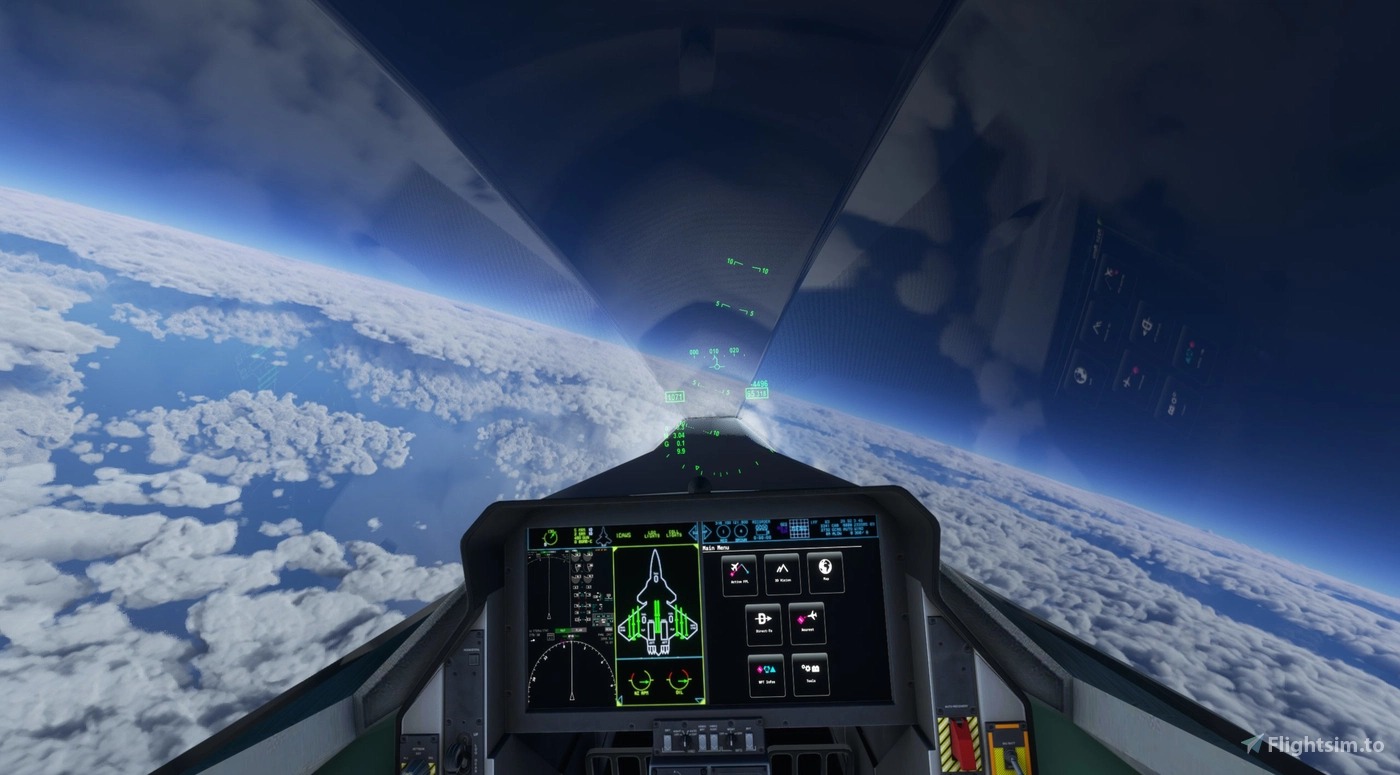The image size is (1400, 775).
Task: Open the Nearest airports tile
Action: tap(808, 624)
